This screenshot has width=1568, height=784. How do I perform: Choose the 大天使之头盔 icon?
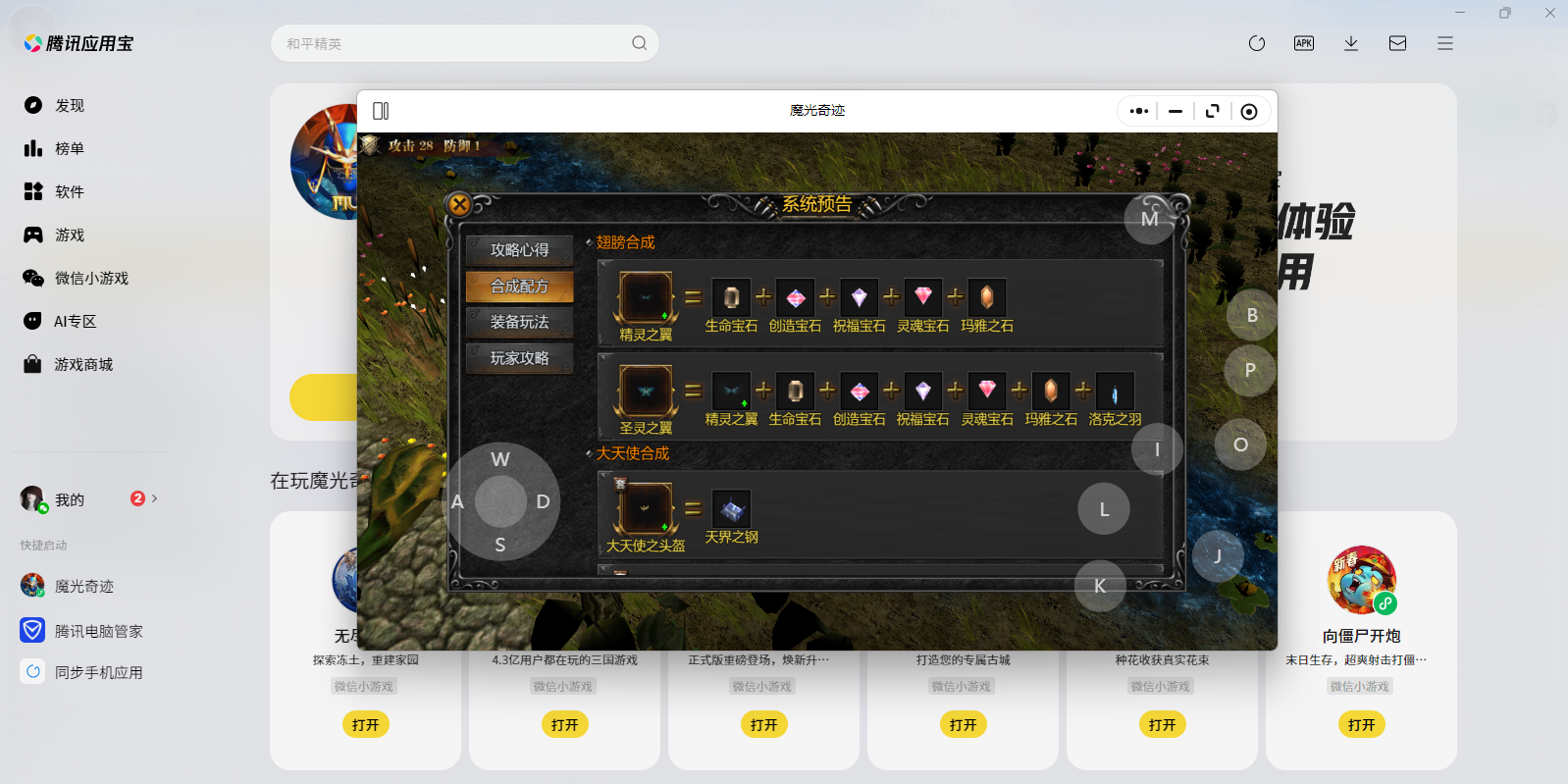pos(646,508)
